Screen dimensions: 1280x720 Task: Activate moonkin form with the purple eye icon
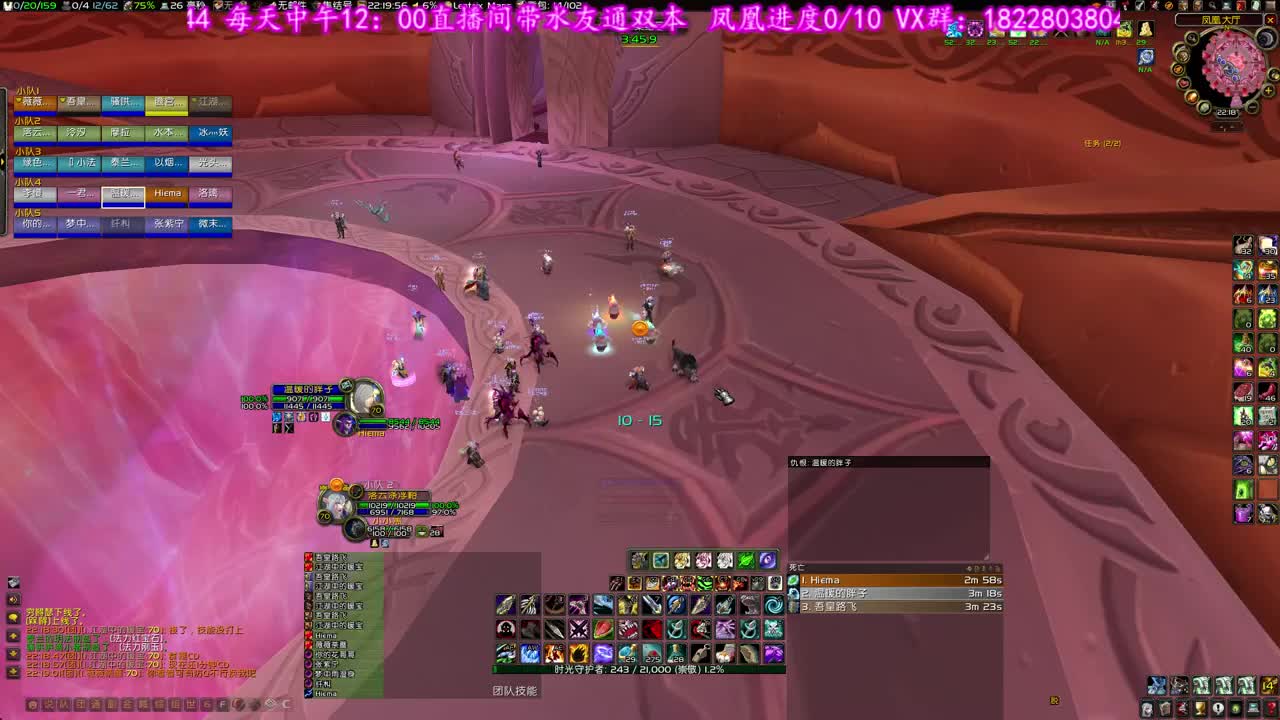(x=769, y=561)
